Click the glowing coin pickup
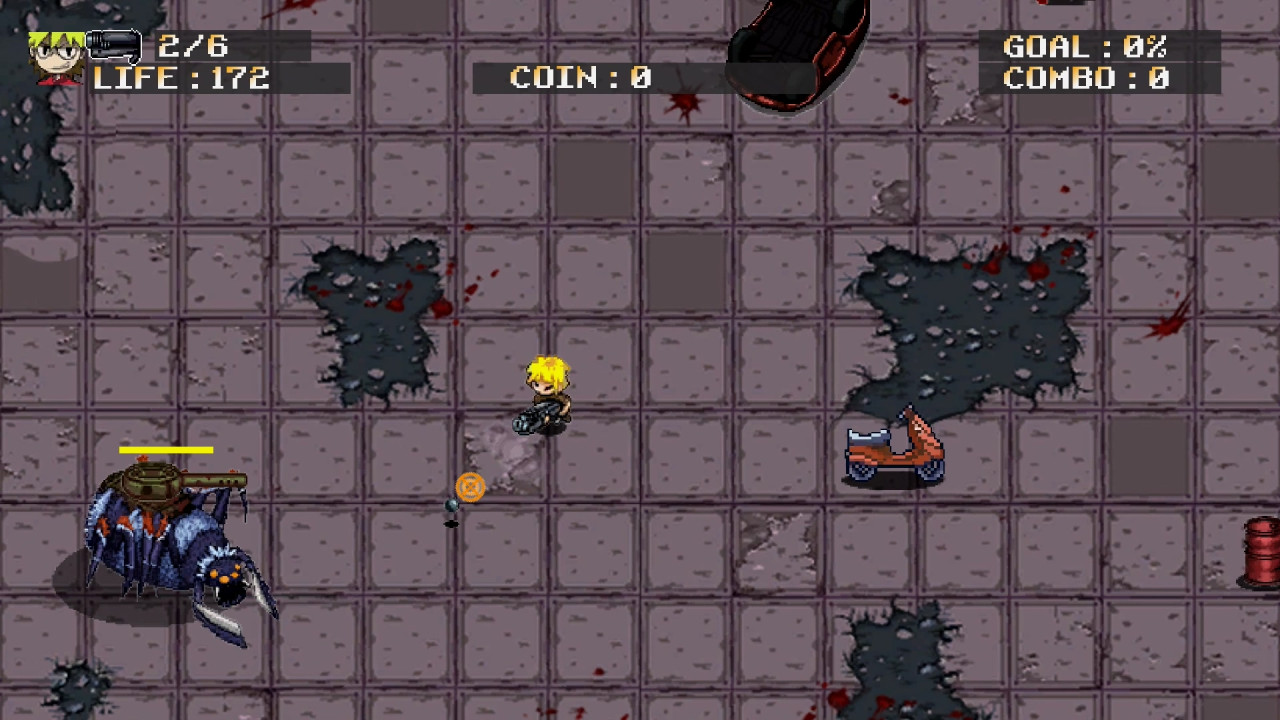The height and width of the screenshot is (720, 1280). click(470, 488)
